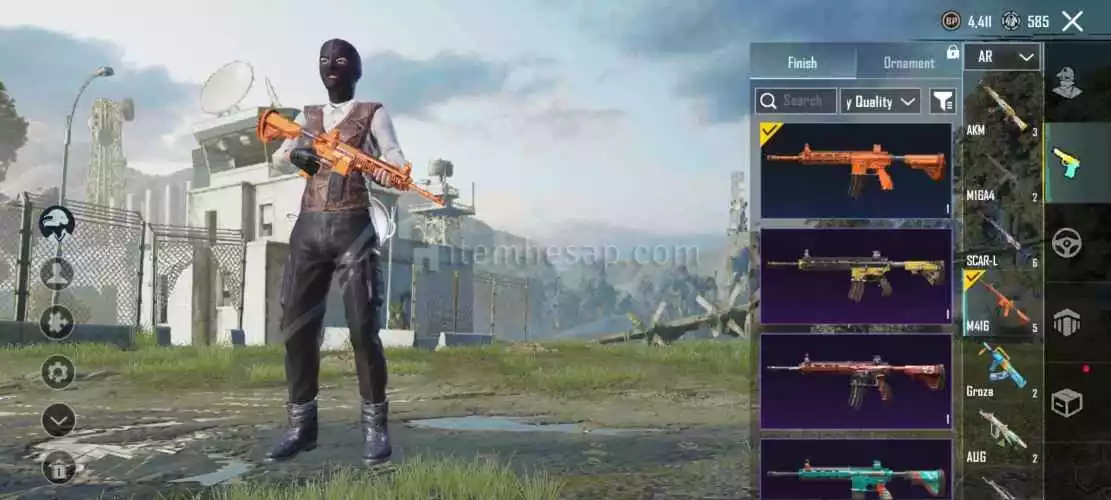
Task: Pick the red M416 skin
Action: tap(856, 380)
